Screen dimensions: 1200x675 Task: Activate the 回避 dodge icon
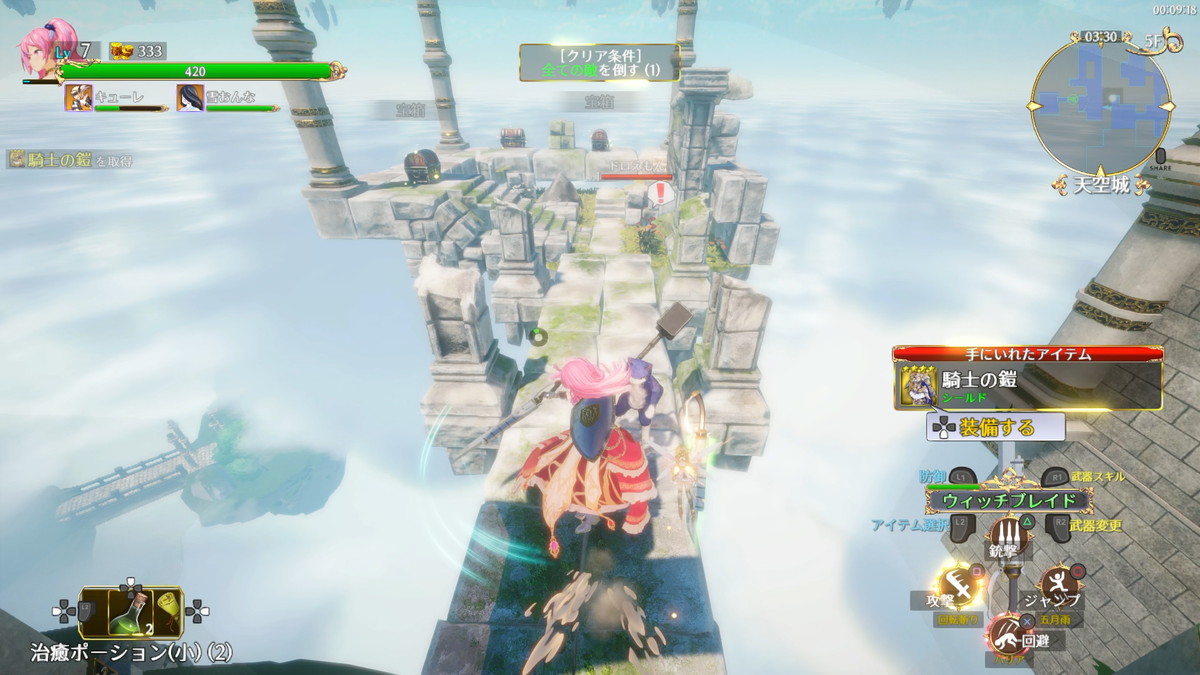pos(1007,633)
